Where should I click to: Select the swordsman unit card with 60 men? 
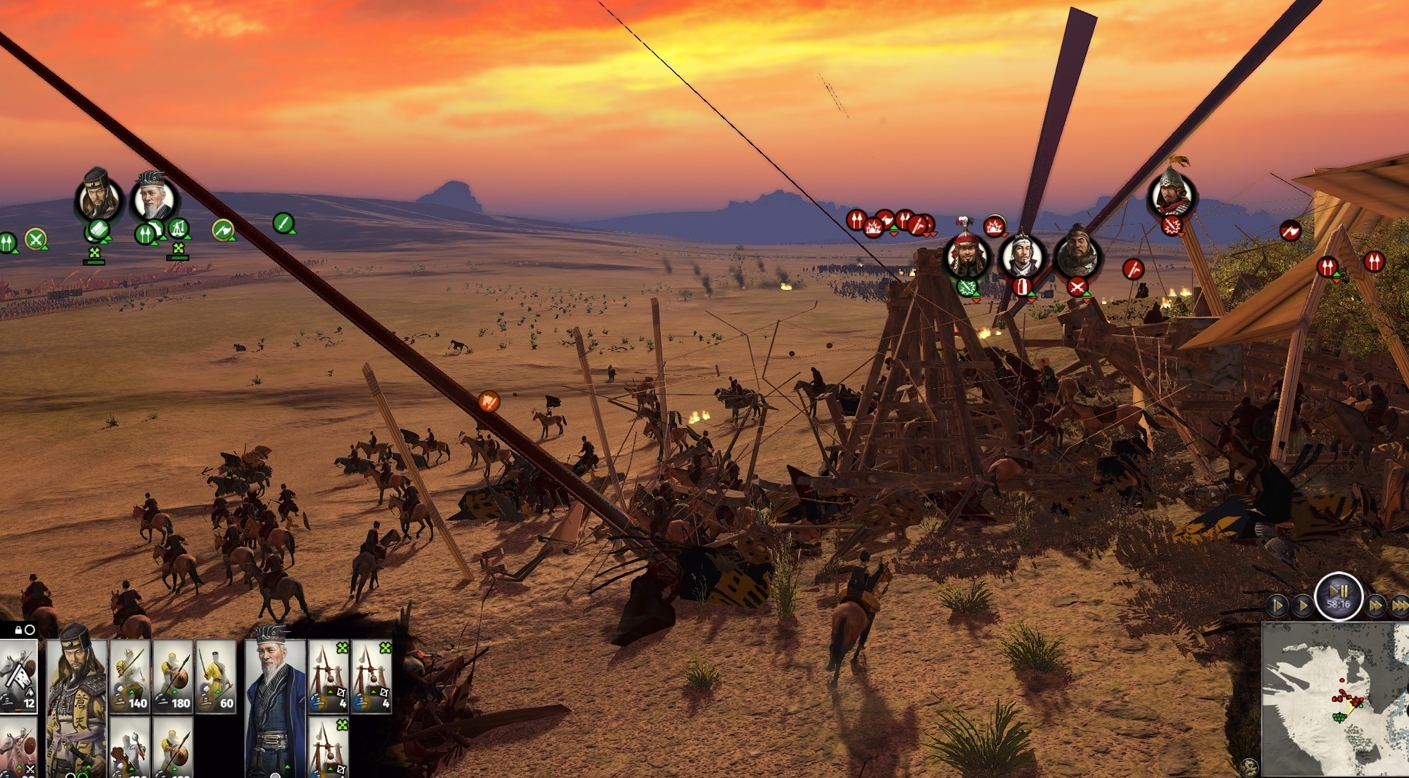(216, 677)
